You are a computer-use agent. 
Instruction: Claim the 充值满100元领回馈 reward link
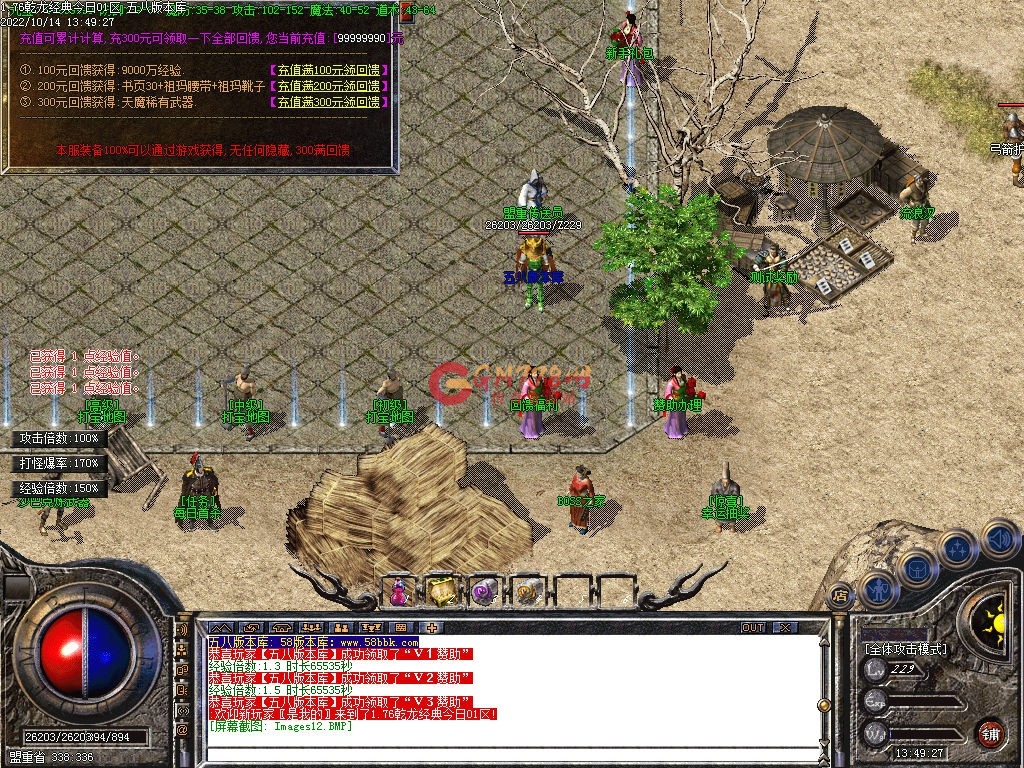pos(328,70)
